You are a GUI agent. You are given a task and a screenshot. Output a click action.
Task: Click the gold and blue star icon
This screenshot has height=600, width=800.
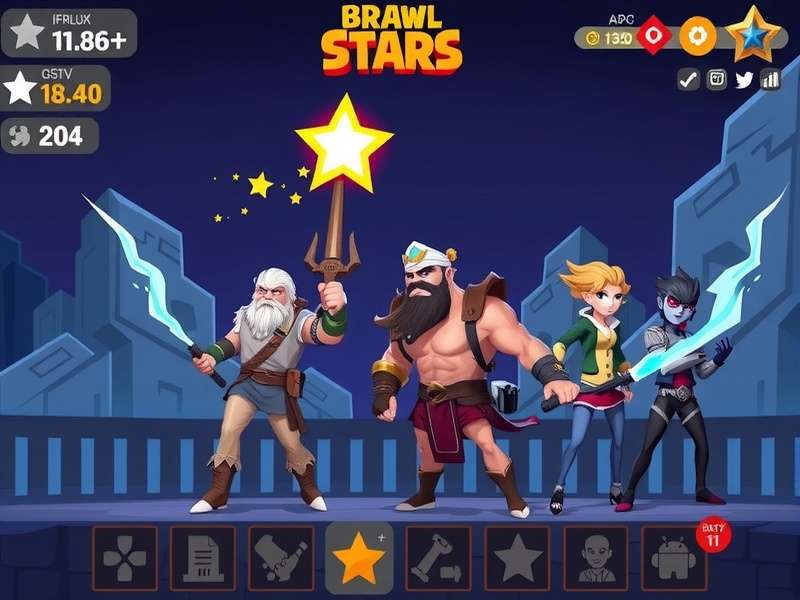pos(753,35)
